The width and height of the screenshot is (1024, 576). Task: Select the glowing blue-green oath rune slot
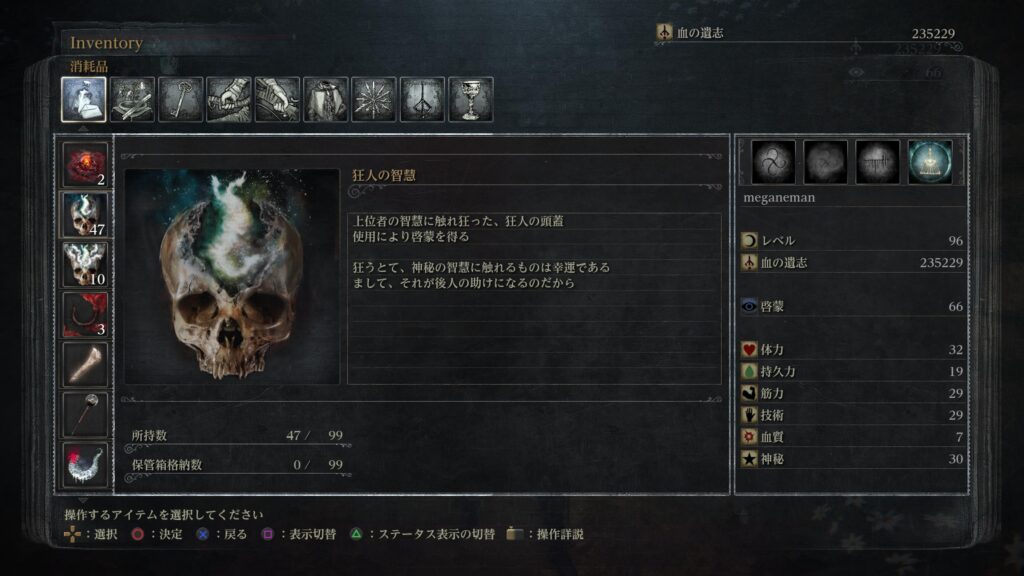point(930,162)
